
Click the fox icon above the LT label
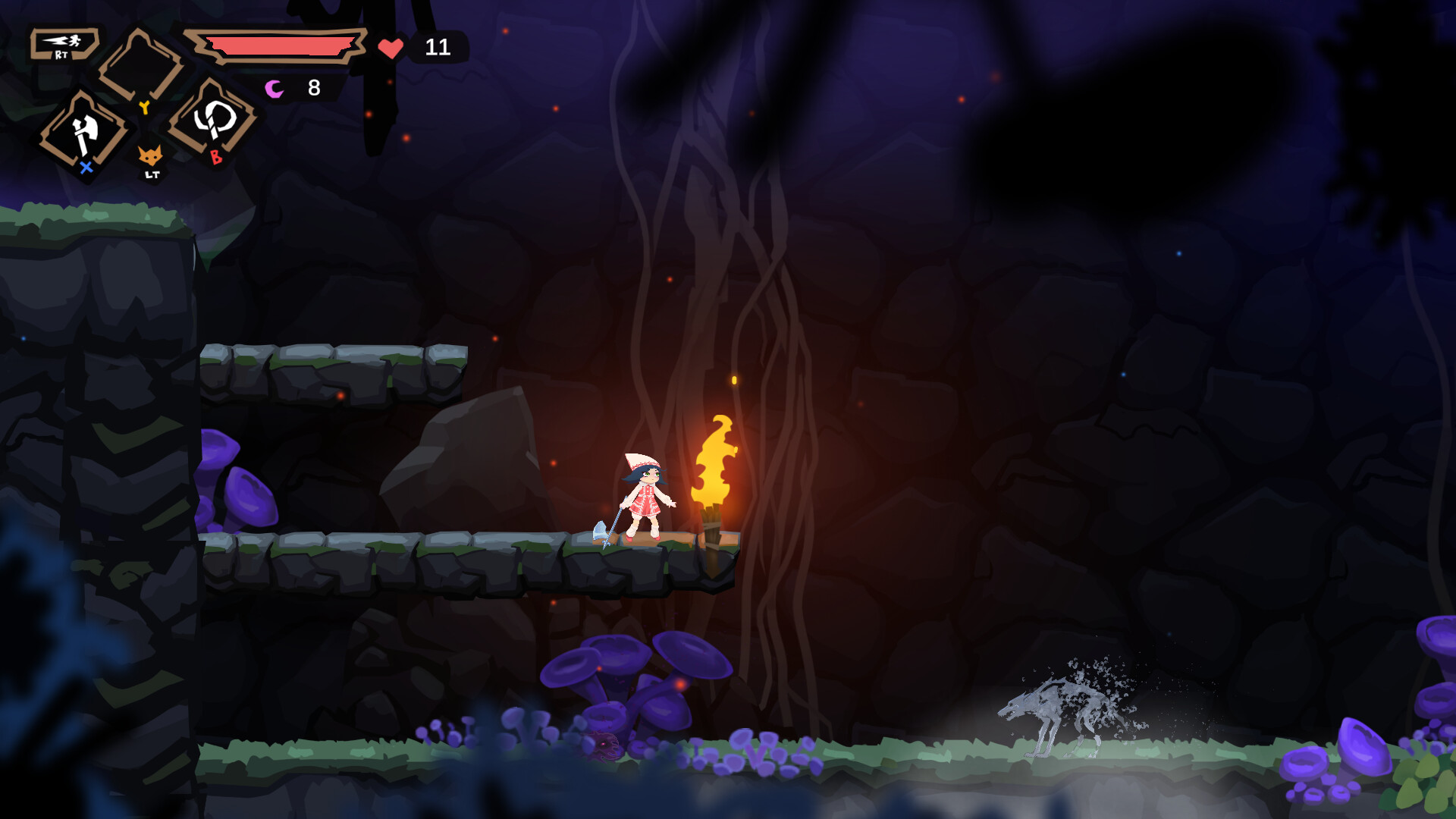tap(150, 155)
